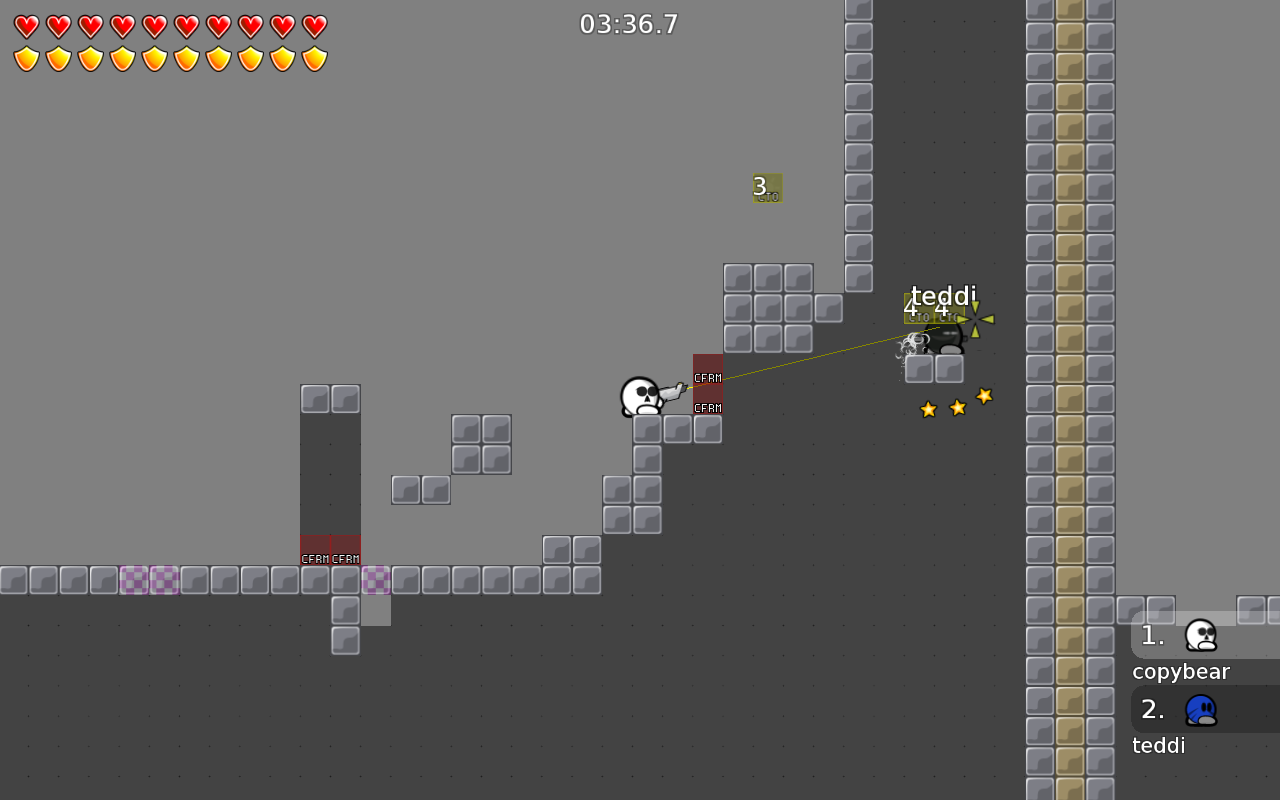The height and width of the screenshot is (800, 1280).
Task: Expand the CTO tile labeled 3
Action: [x=767, y=189]
